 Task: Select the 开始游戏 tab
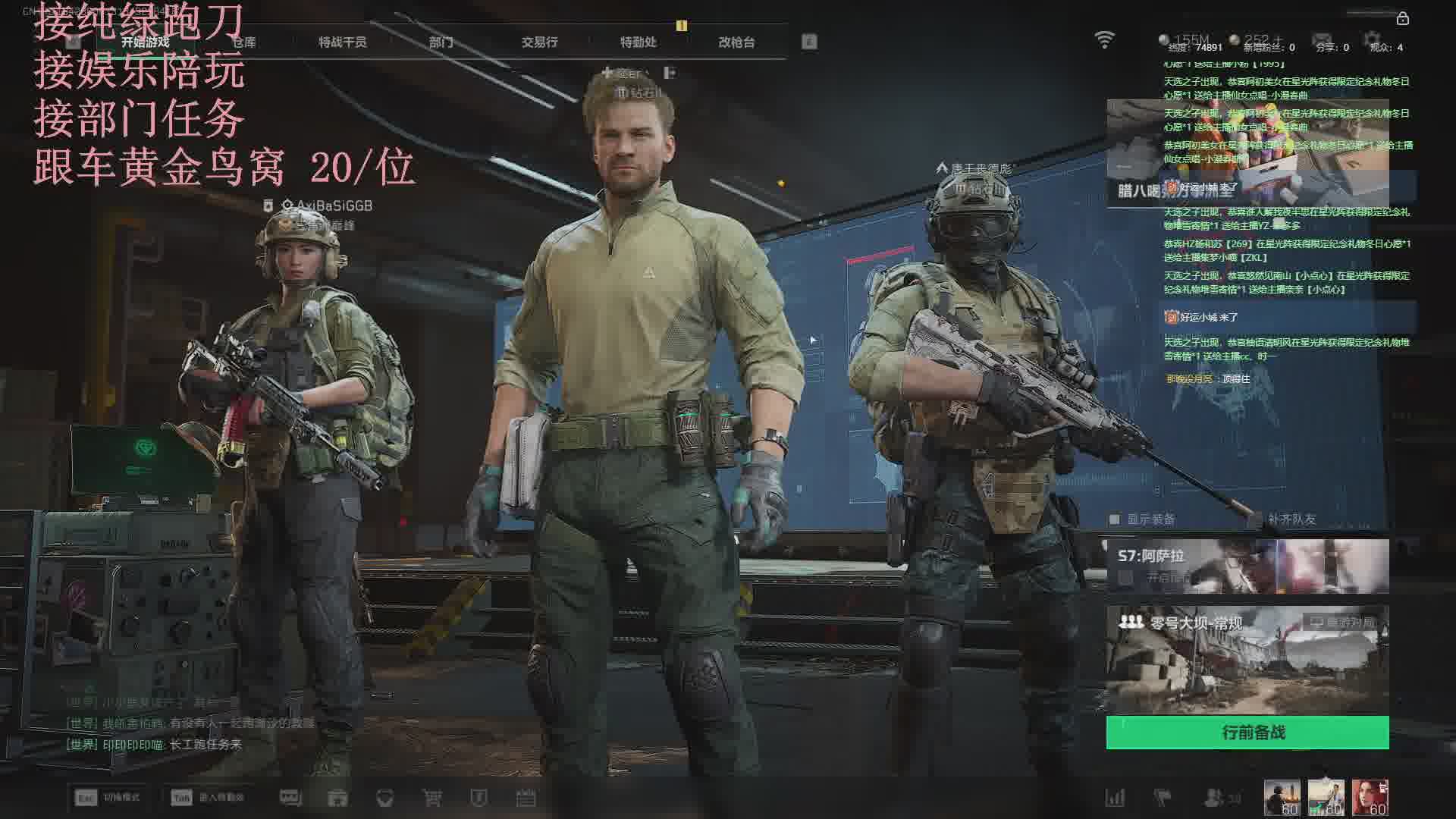pyautogui.click(x=146, y=42)
